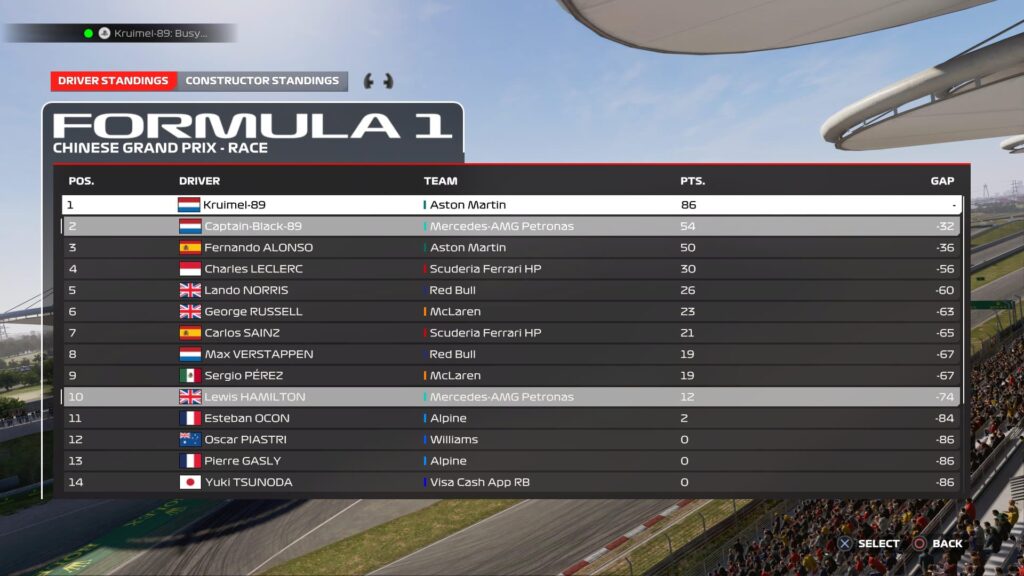The width and height of the screenshot is (1024, 576).
Task: Select the Driver Standings tab
Action: pyautogui.click(x=113, y=81)
